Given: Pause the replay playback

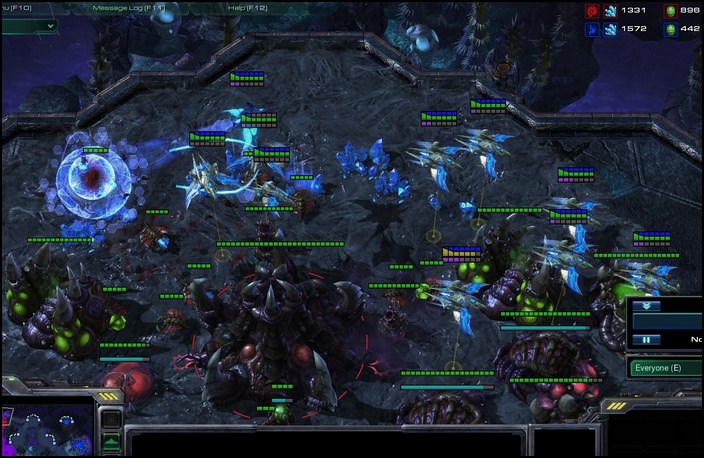Looking at the screenshot, I should click(645, 340).
